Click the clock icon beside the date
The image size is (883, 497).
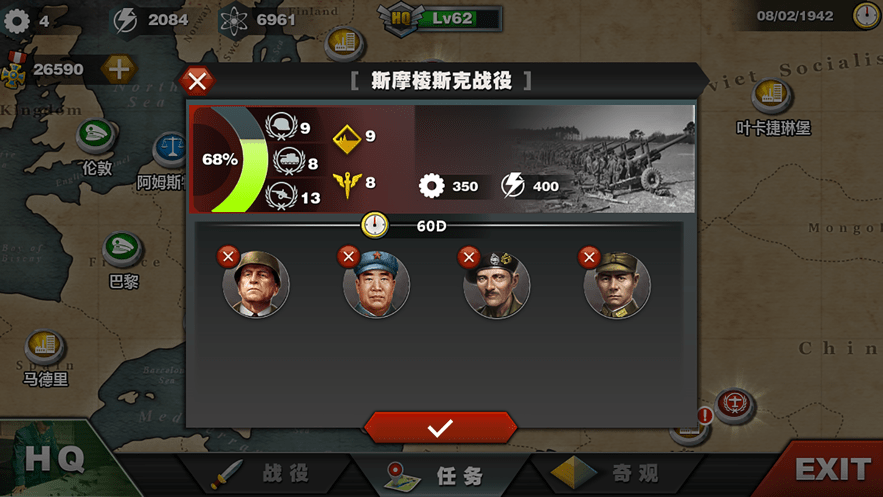pyautogui.click(x=866, y=16)
